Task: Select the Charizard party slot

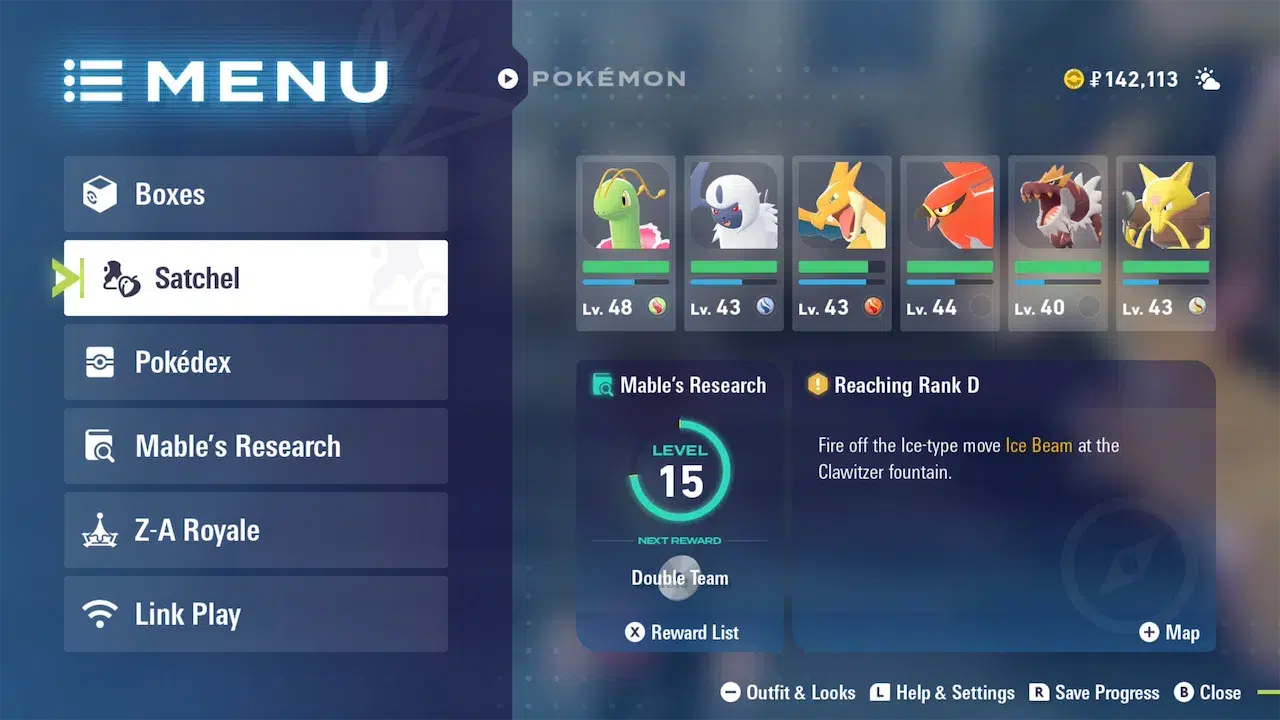Action: pyautogui.click(x=842, y=243)
